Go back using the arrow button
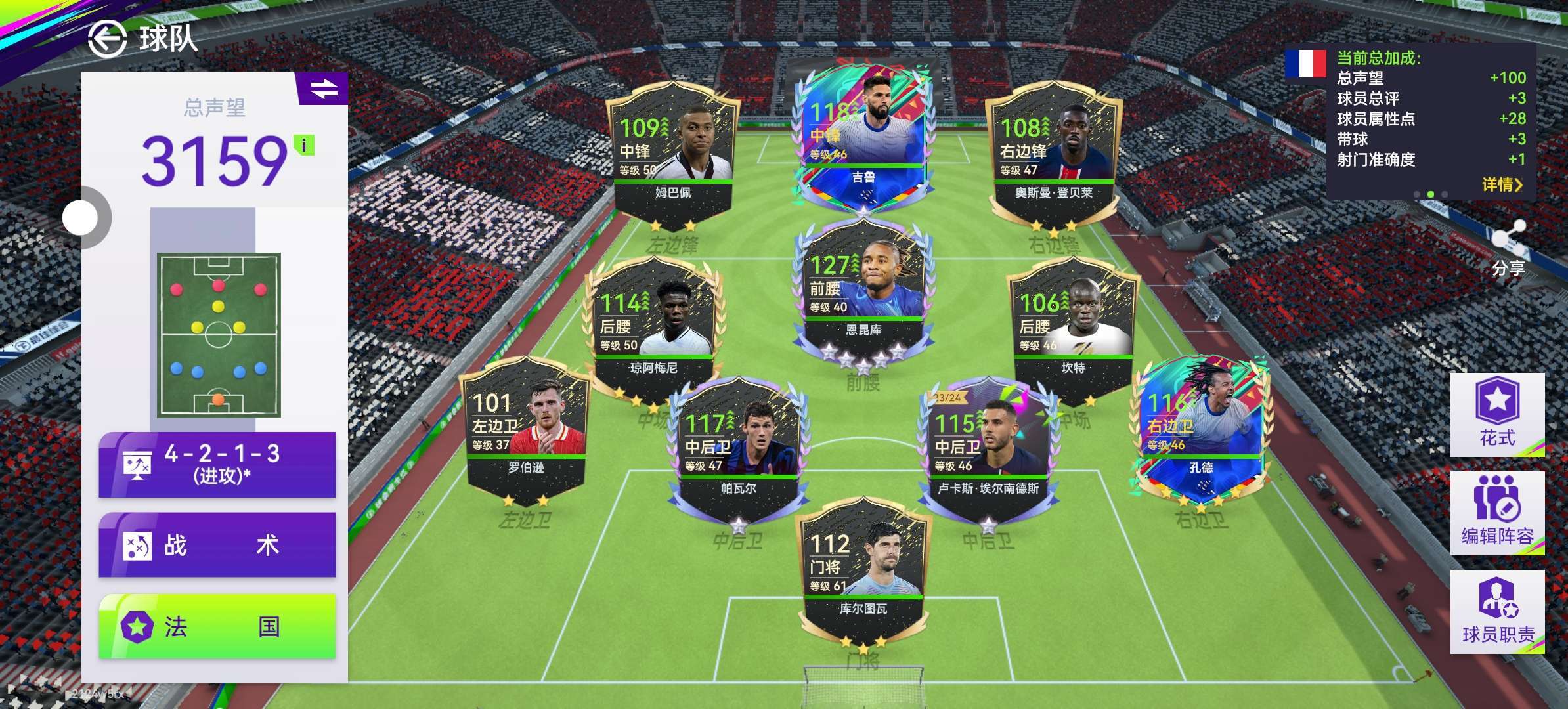The width and height of the screenshot is (1568, 709). tap(107, 39)
